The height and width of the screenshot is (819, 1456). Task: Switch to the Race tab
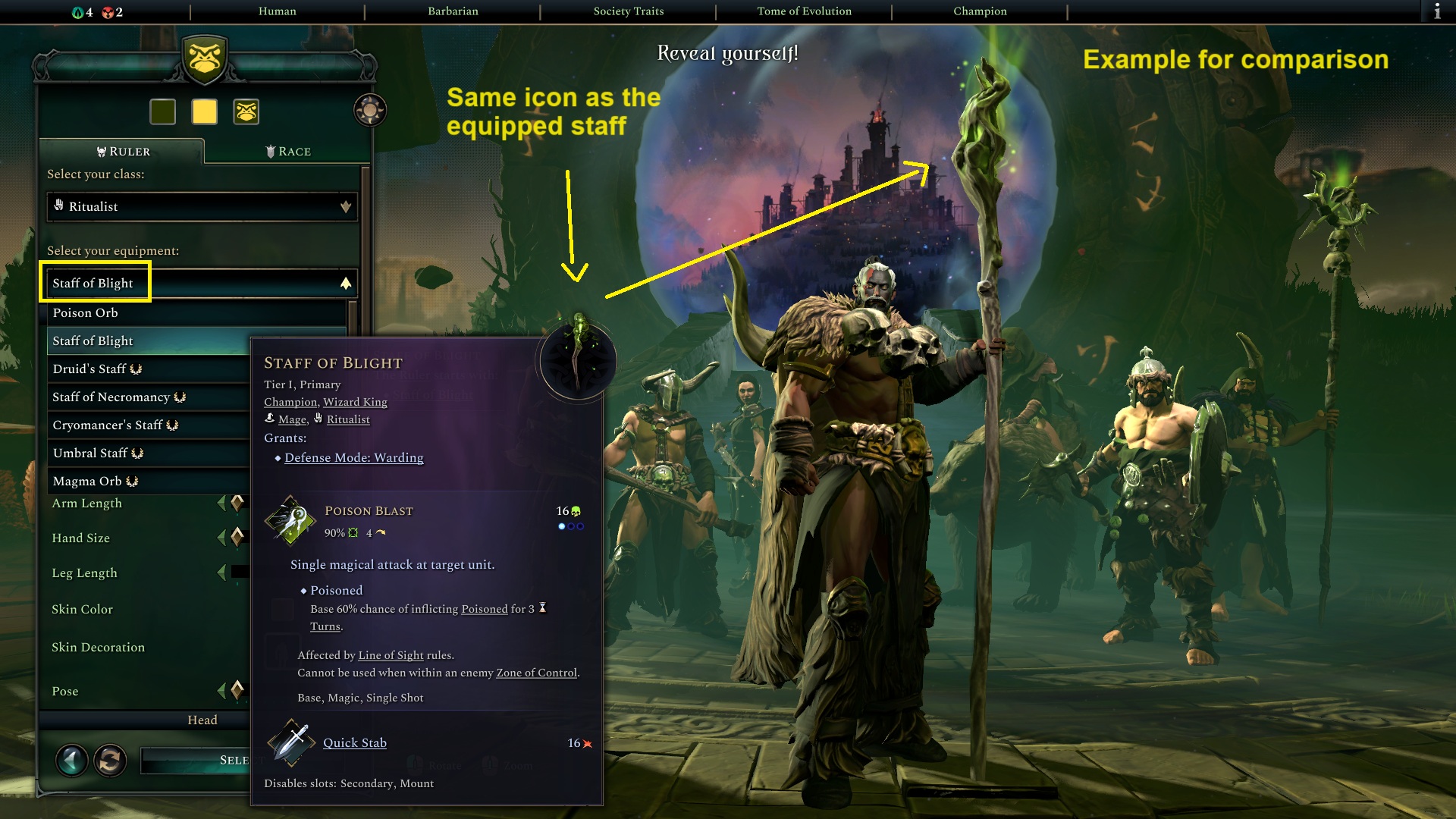(x=290, y=151)
